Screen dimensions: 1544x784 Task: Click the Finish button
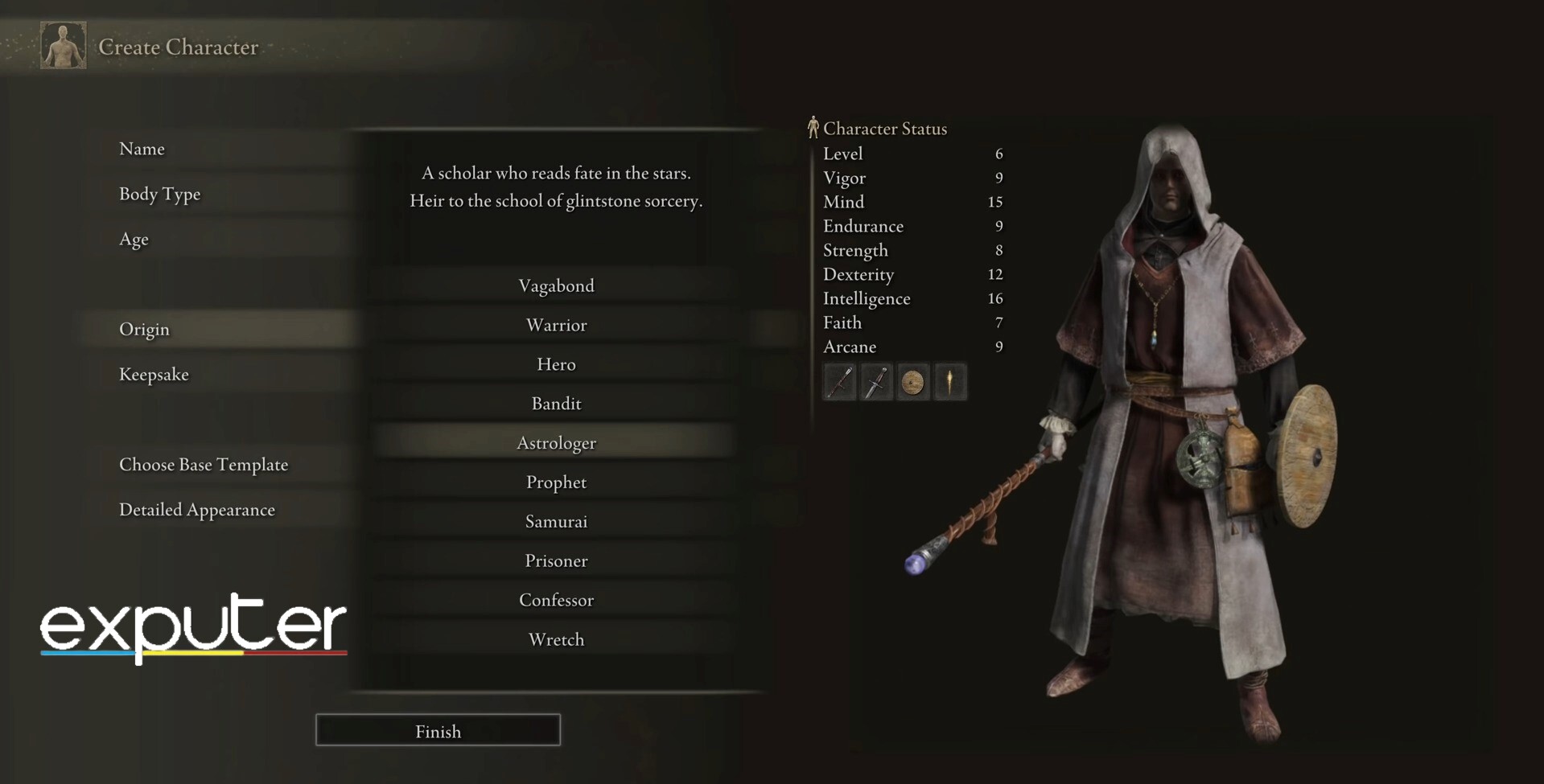point(438,730)
